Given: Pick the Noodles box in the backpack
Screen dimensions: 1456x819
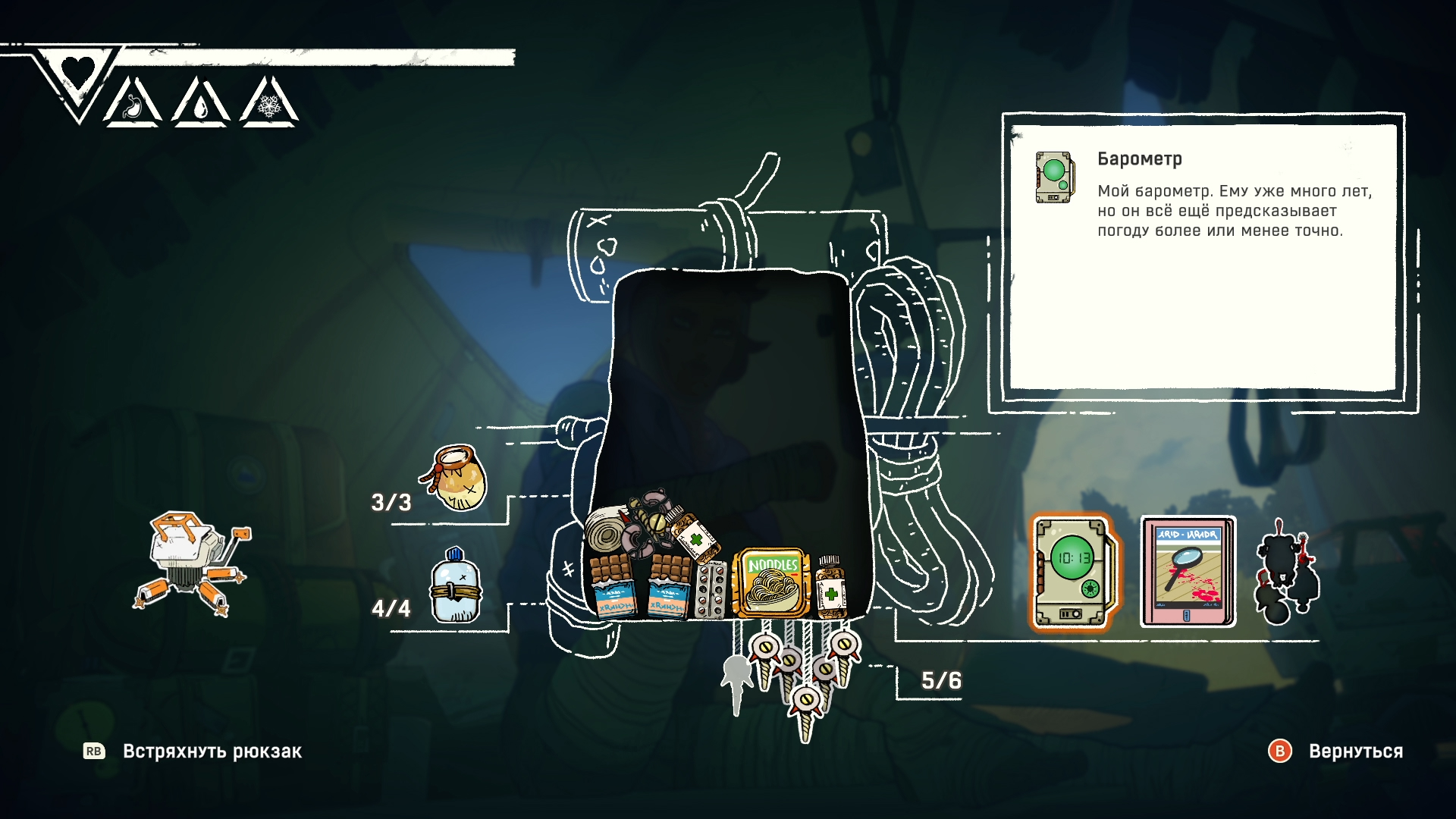Looking at the screenshot, I should point(772,582).
